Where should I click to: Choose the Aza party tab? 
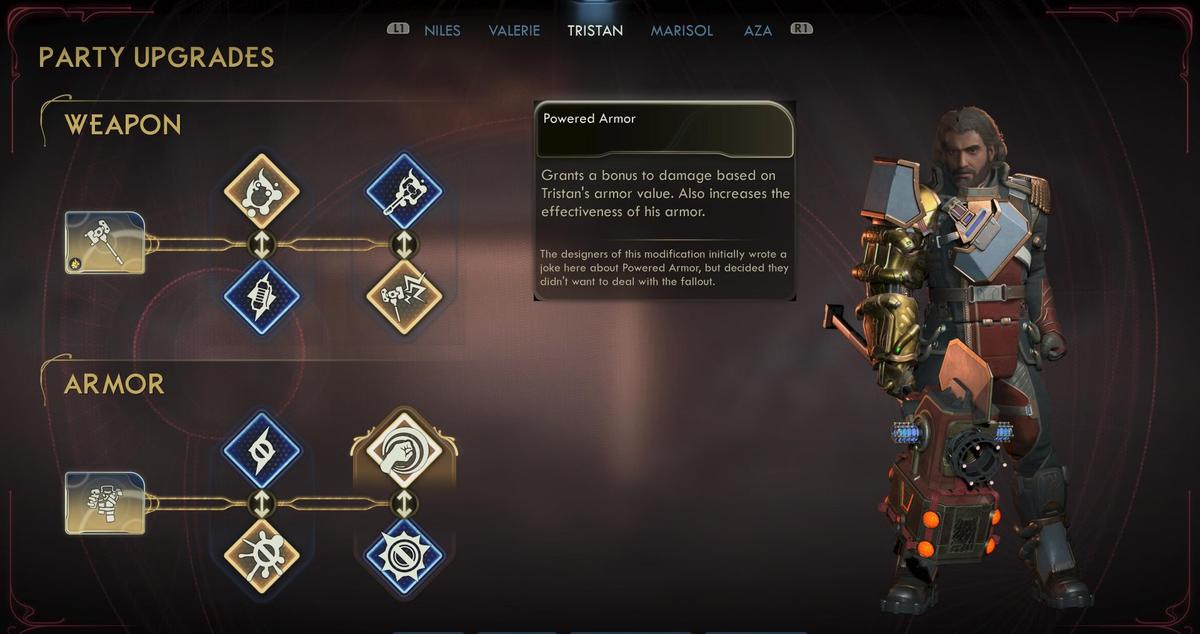758,30
